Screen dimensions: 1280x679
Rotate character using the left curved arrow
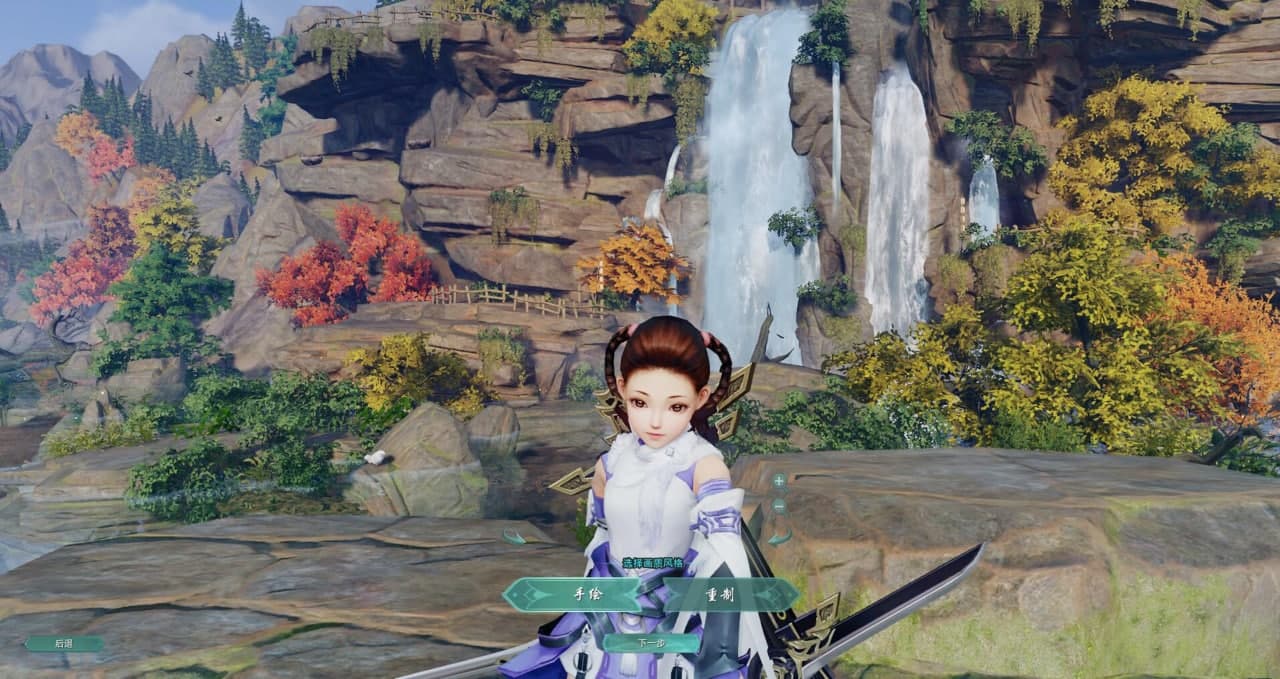tap(514, 537)
